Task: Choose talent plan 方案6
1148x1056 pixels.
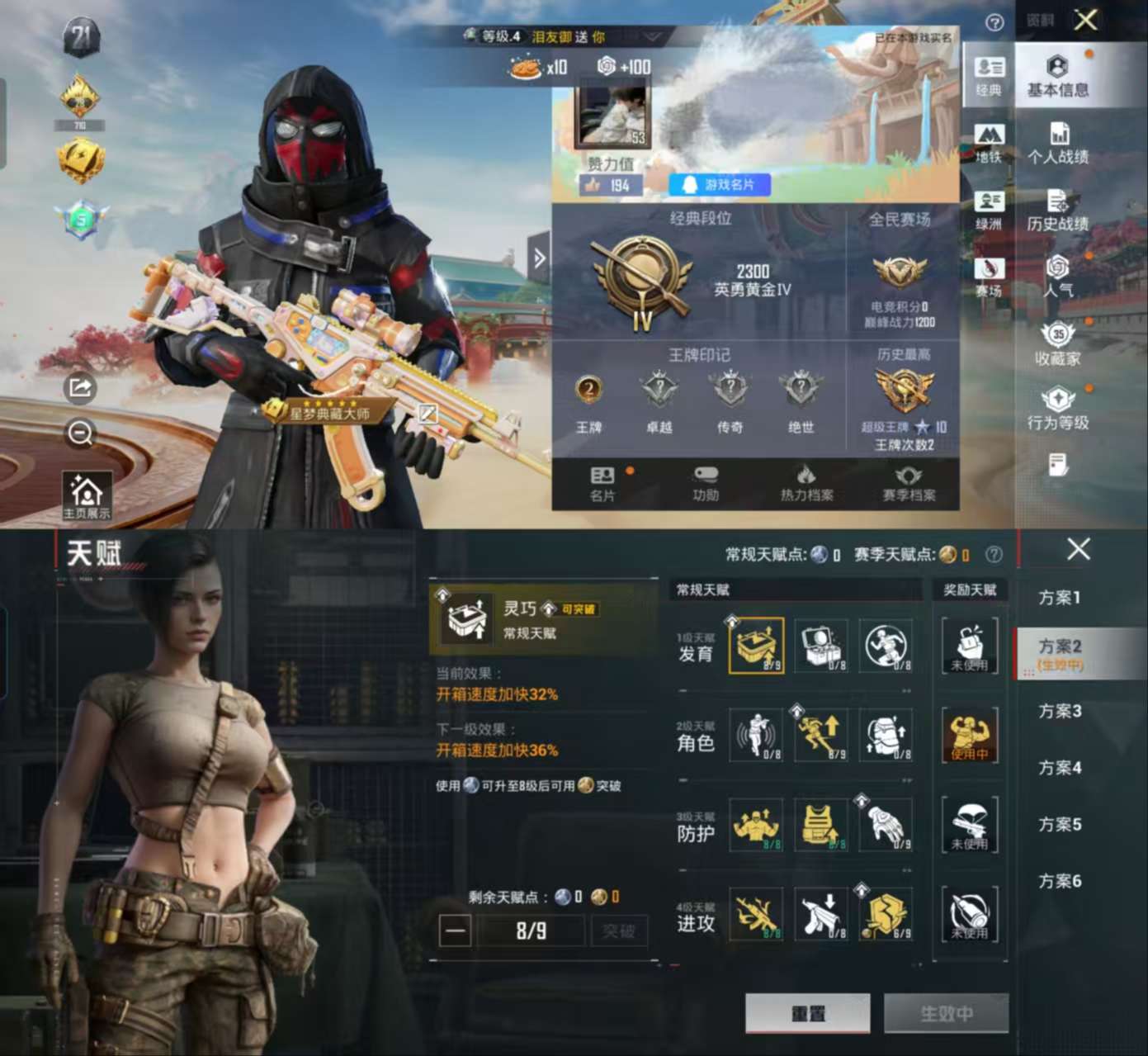Action: (1060, 881)
